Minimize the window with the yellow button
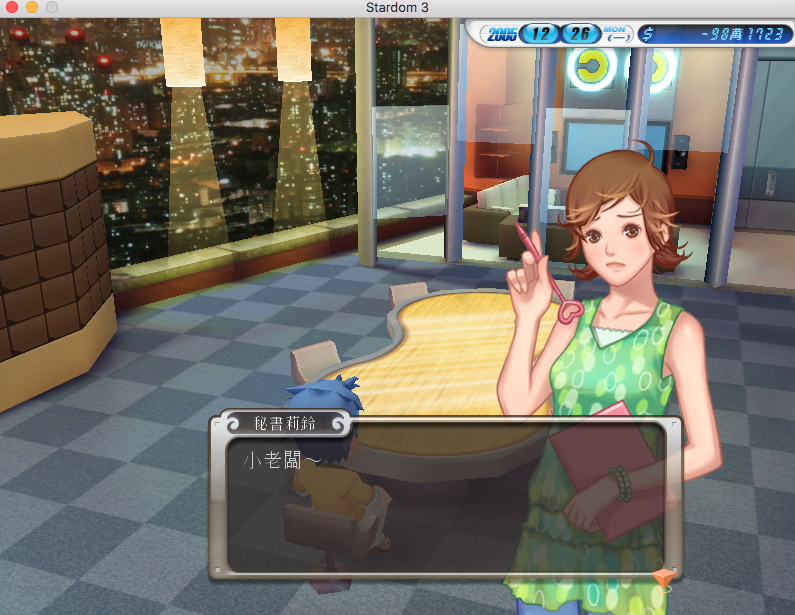Viewport: 795px width, 615px height. [32, 8]
